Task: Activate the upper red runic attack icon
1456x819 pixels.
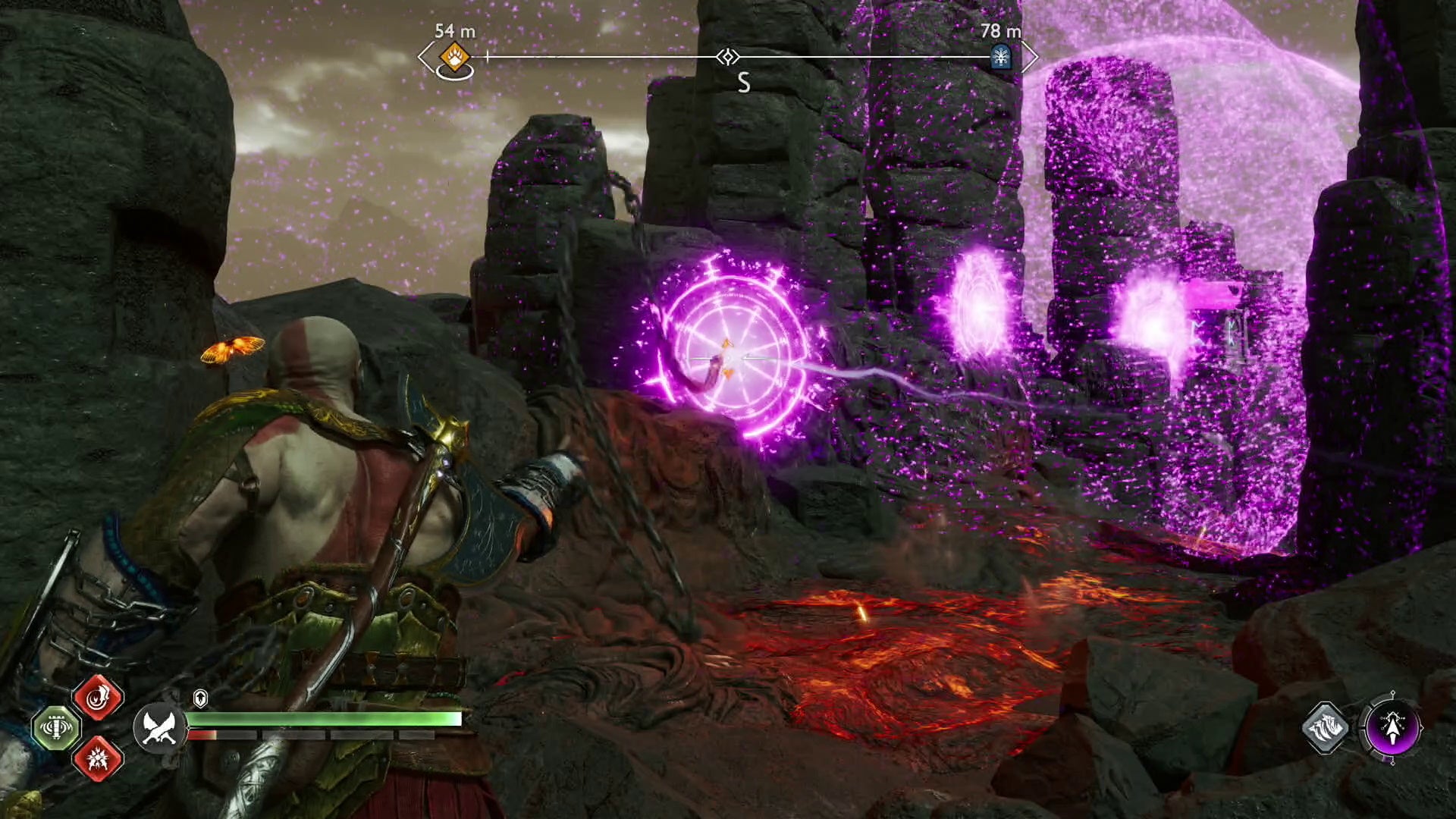Action: click(98, 697)
